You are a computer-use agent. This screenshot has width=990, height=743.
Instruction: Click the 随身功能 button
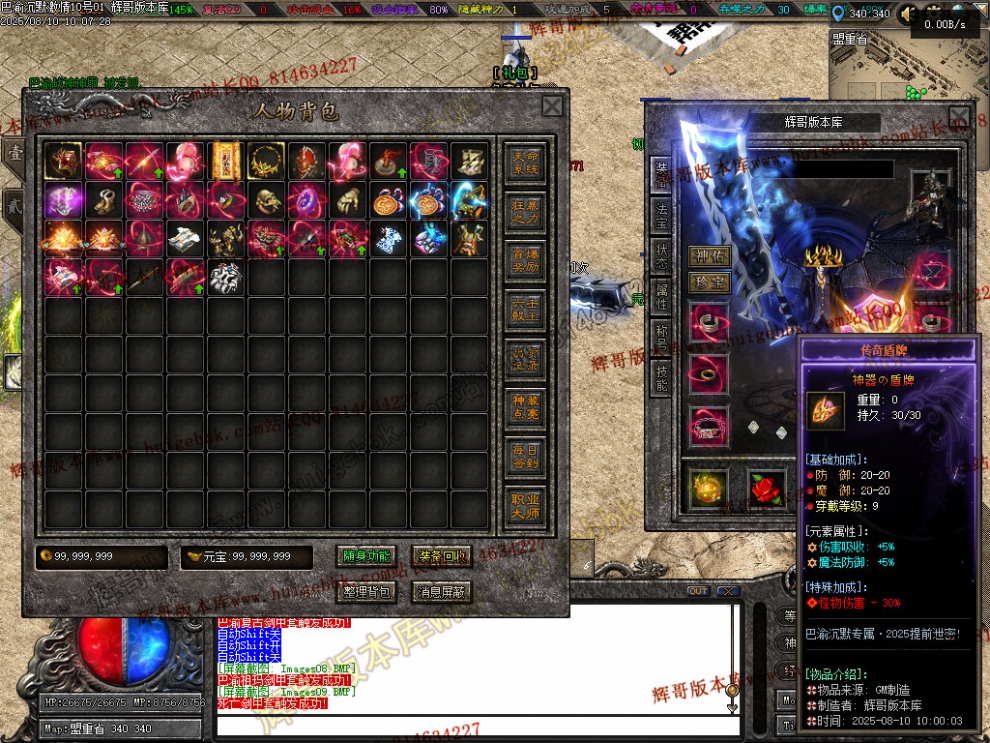367,557
